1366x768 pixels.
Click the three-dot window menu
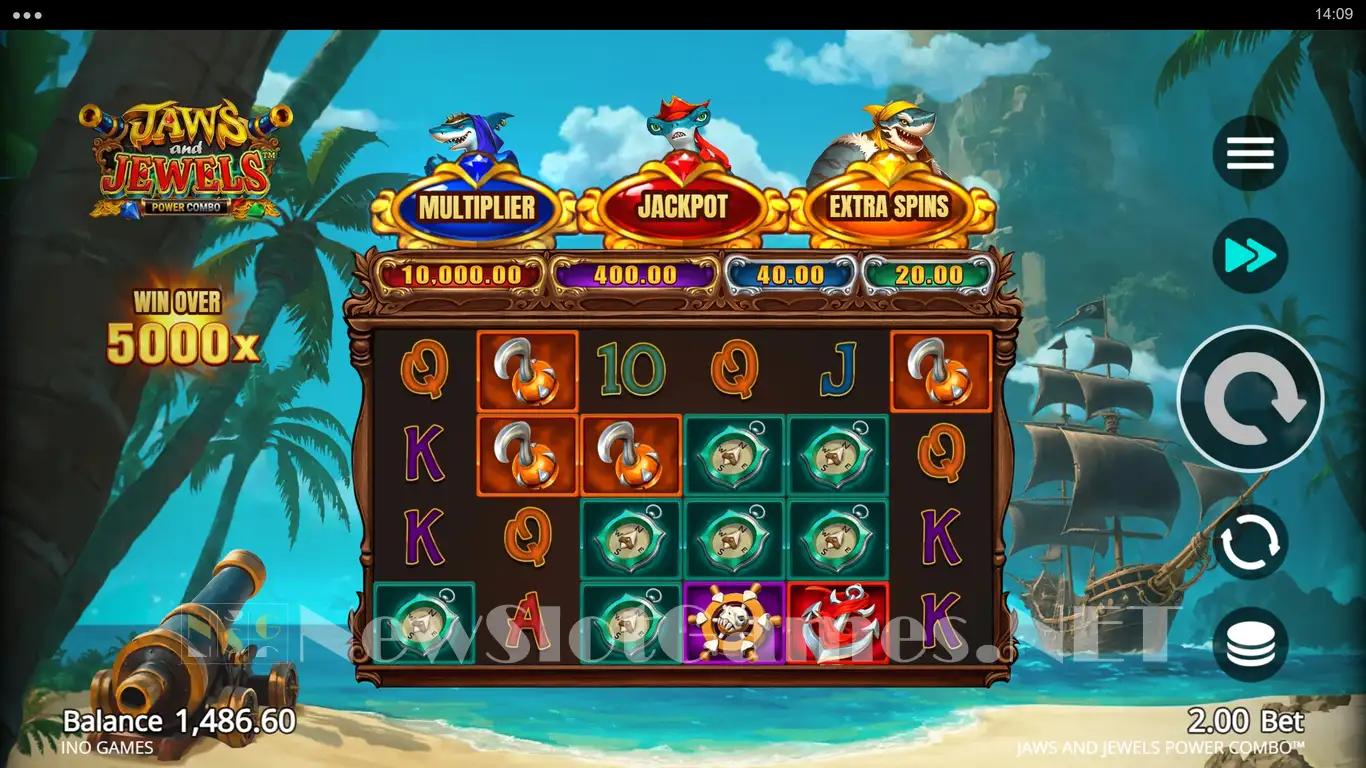coord(27,15)
